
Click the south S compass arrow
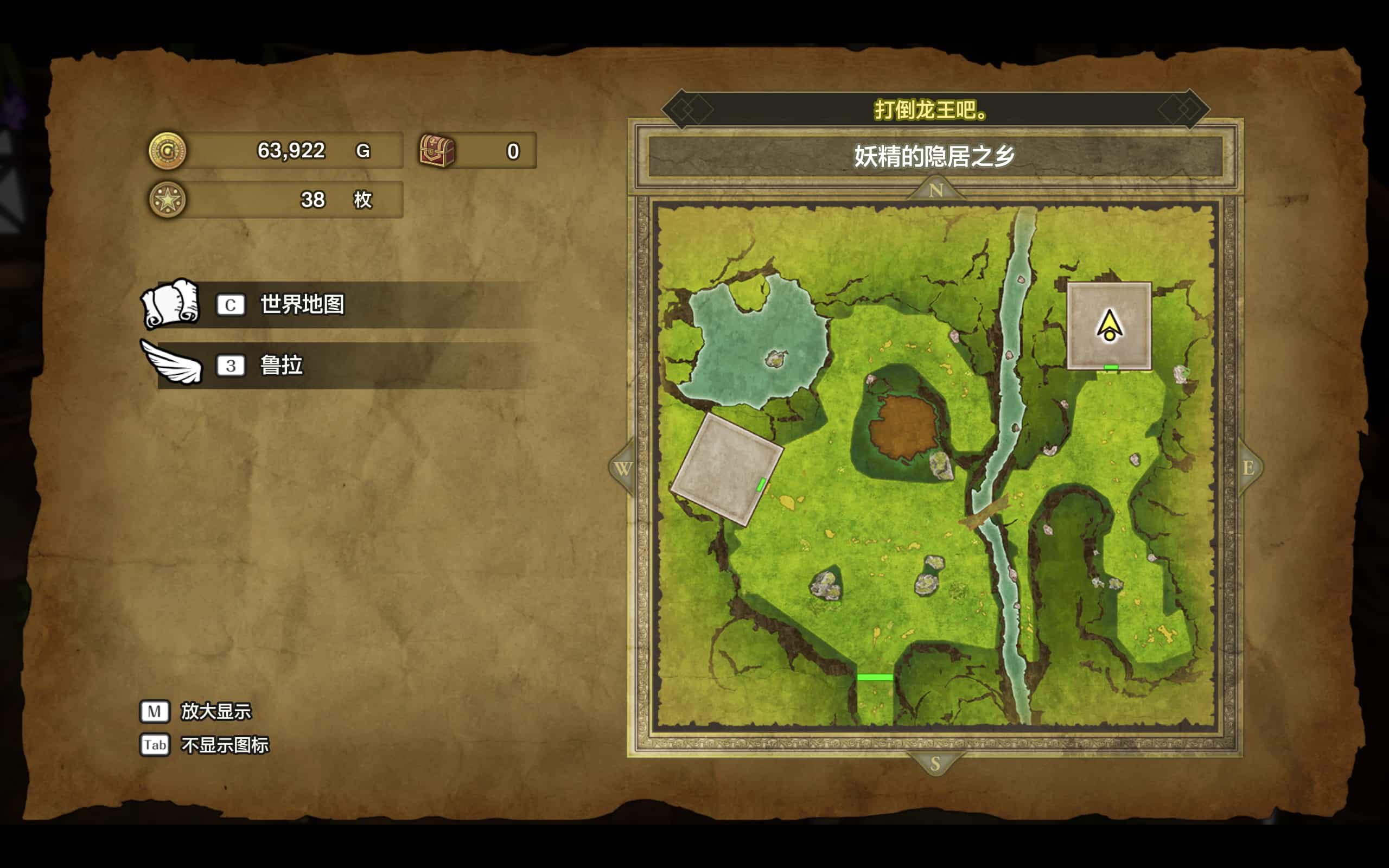click(935, 763)
